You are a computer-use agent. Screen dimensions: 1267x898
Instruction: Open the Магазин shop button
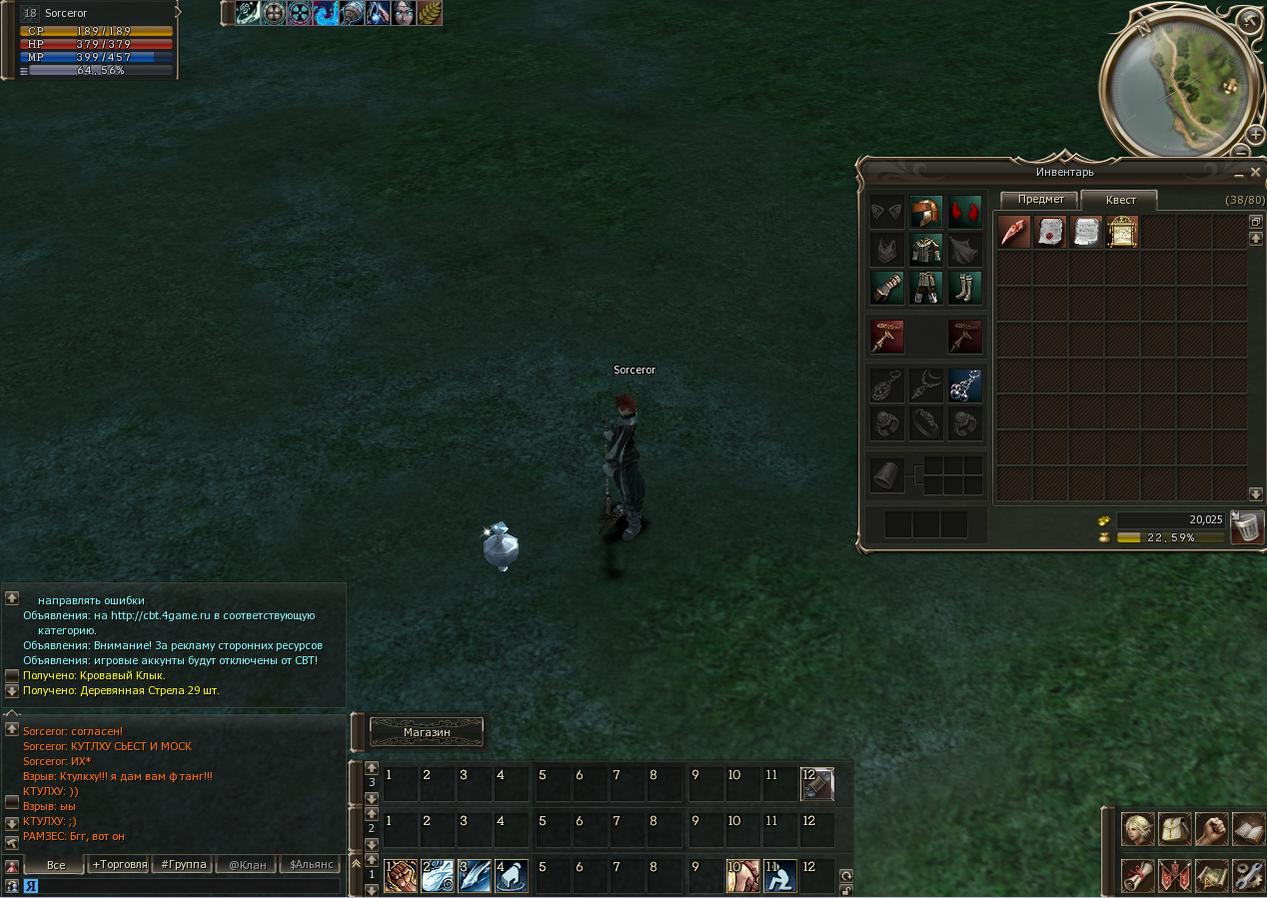[427, 732]
